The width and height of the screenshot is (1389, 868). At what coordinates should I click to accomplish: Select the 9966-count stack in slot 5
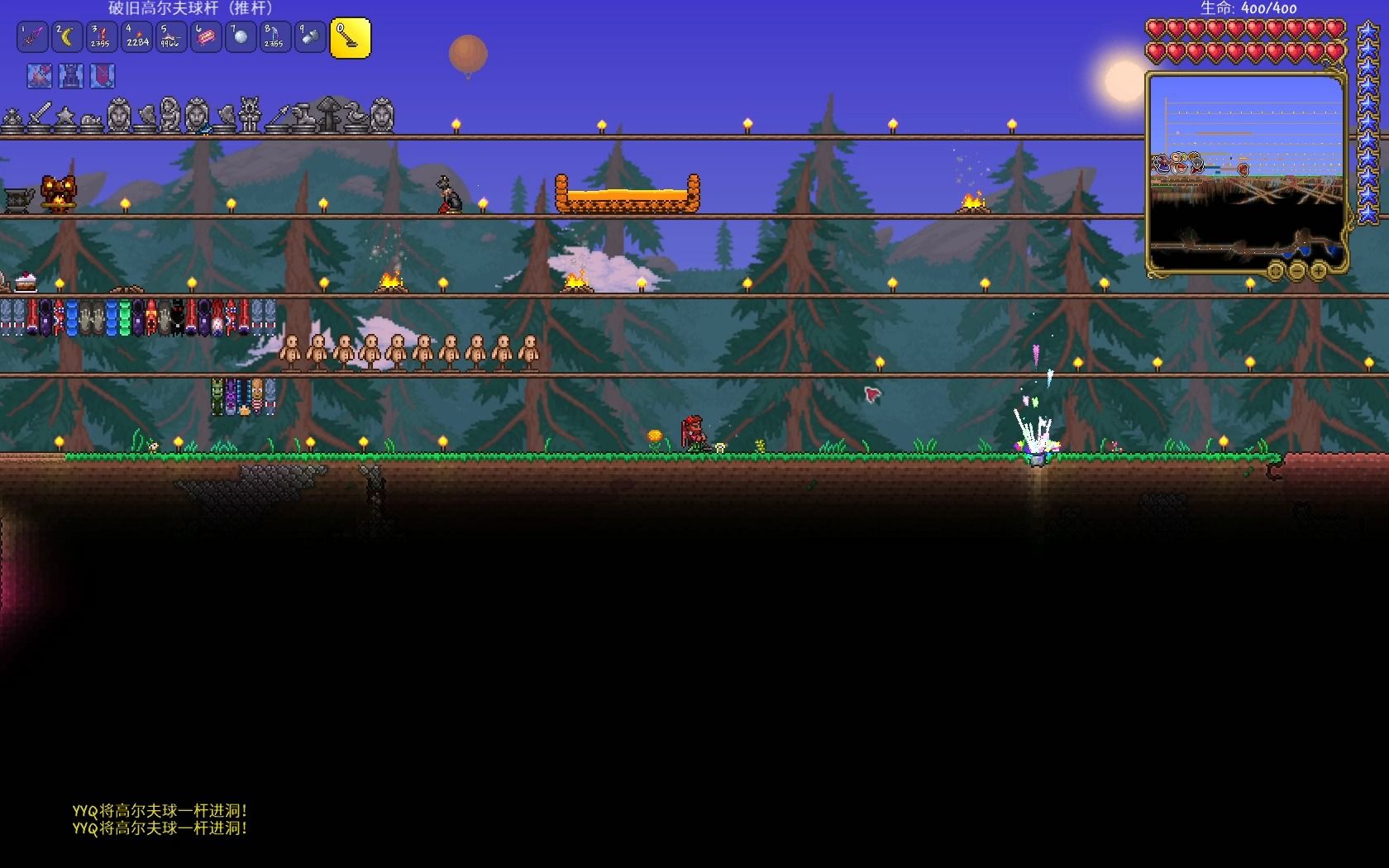[x=171, y=38]
